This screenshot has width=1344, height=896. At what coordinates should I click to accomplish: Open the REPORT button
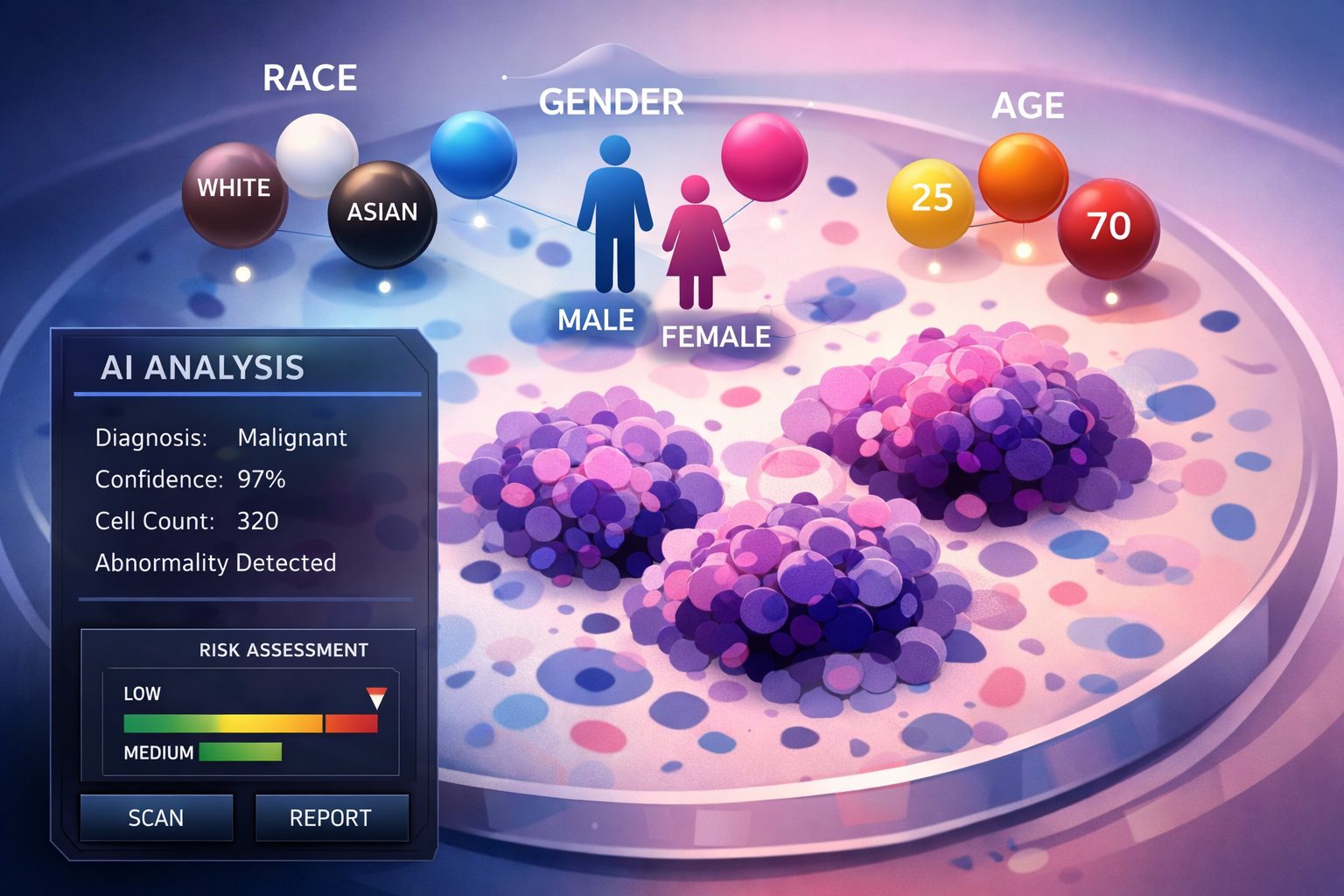click(331, 817)
